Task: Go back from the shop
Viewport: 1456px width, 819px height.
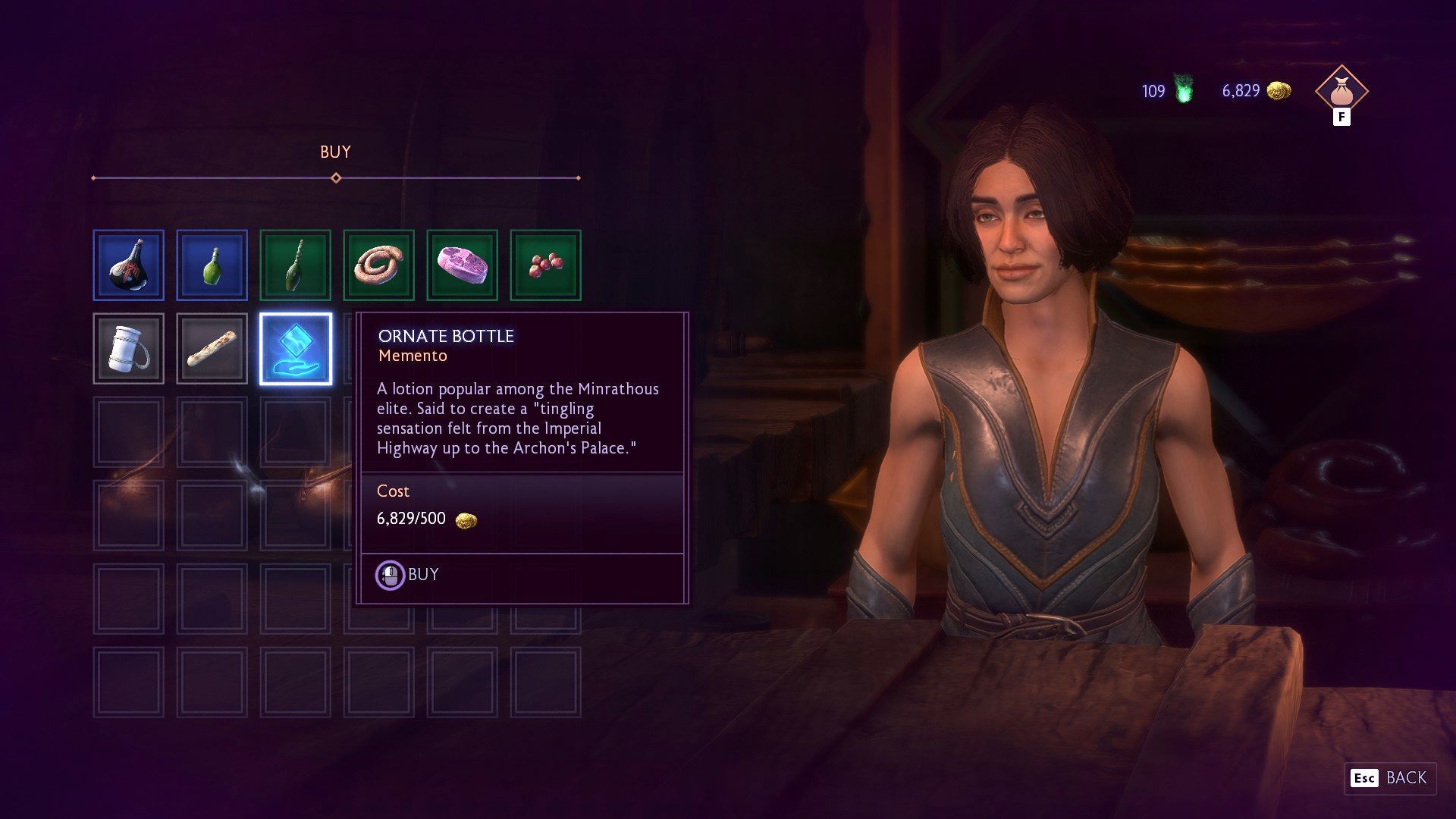Action: click(1390, 778)
